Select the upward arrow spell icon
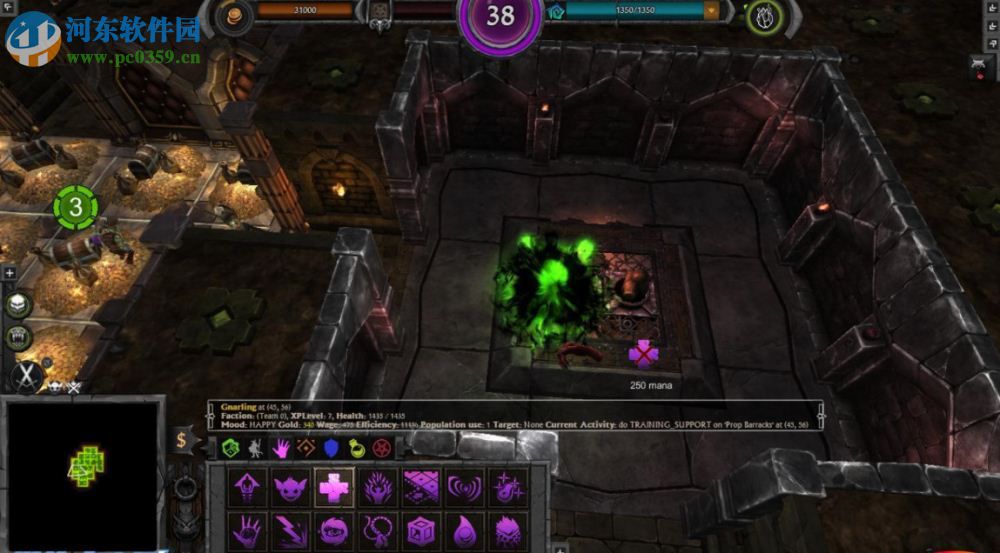The image size is (1000, 553). coord(247,488)
